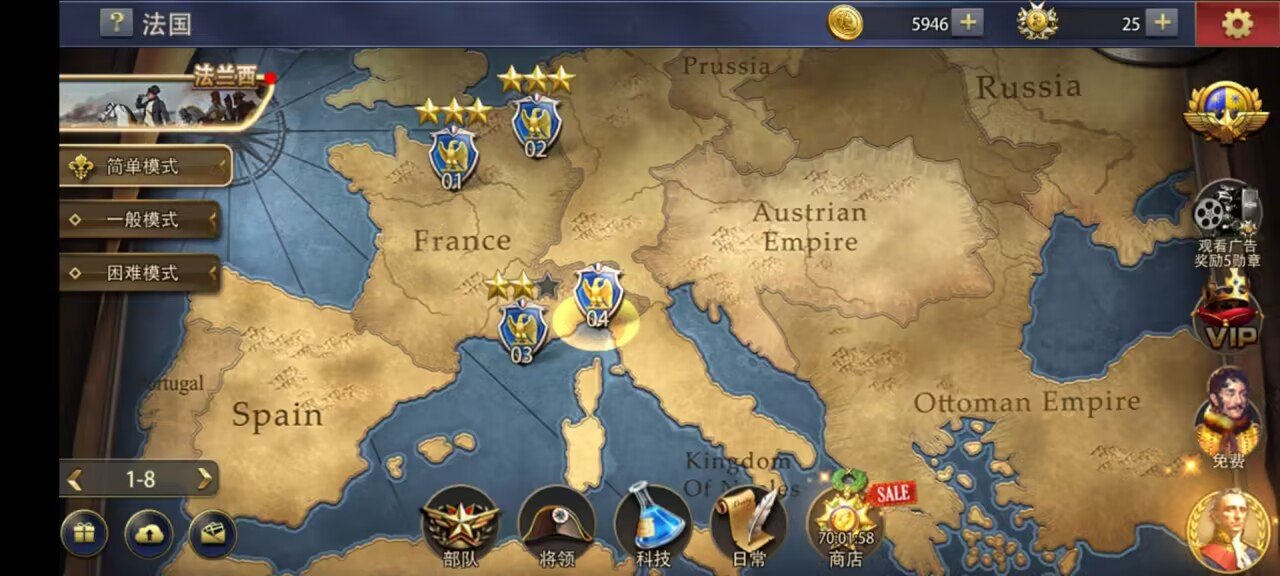Viewport: 1280px width, 576px height.
Task: Start highlighted mission 04
Action: pos(598,295)
